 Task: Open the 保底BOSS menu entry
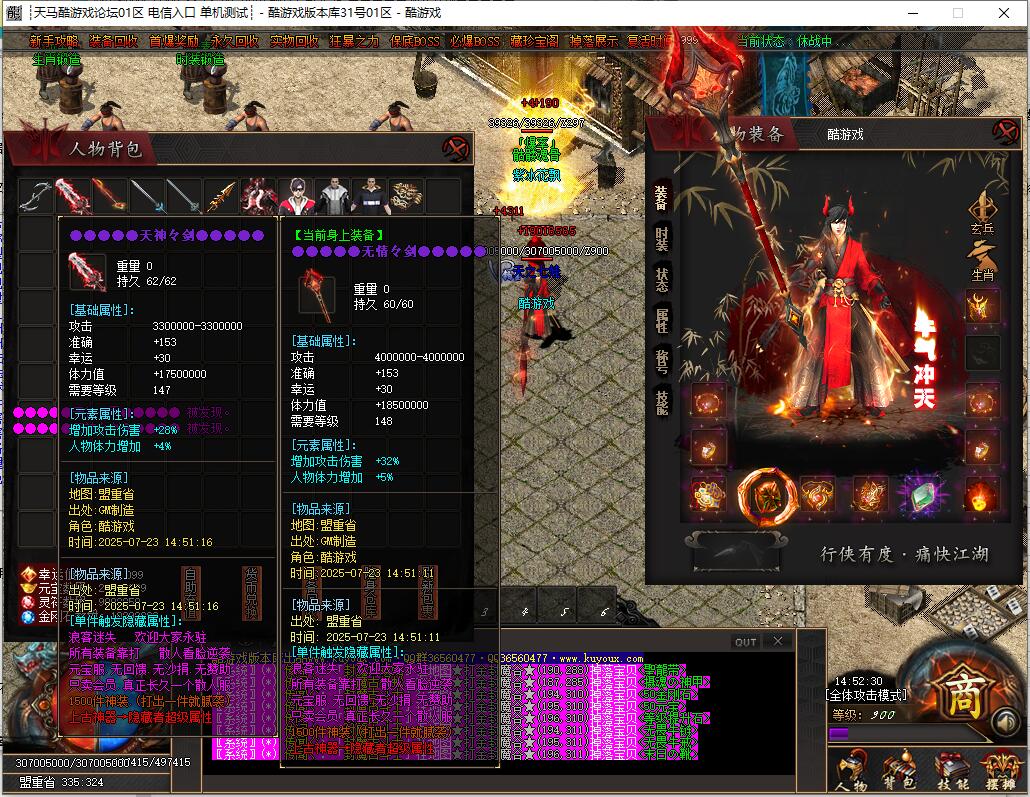coord(414,42)
